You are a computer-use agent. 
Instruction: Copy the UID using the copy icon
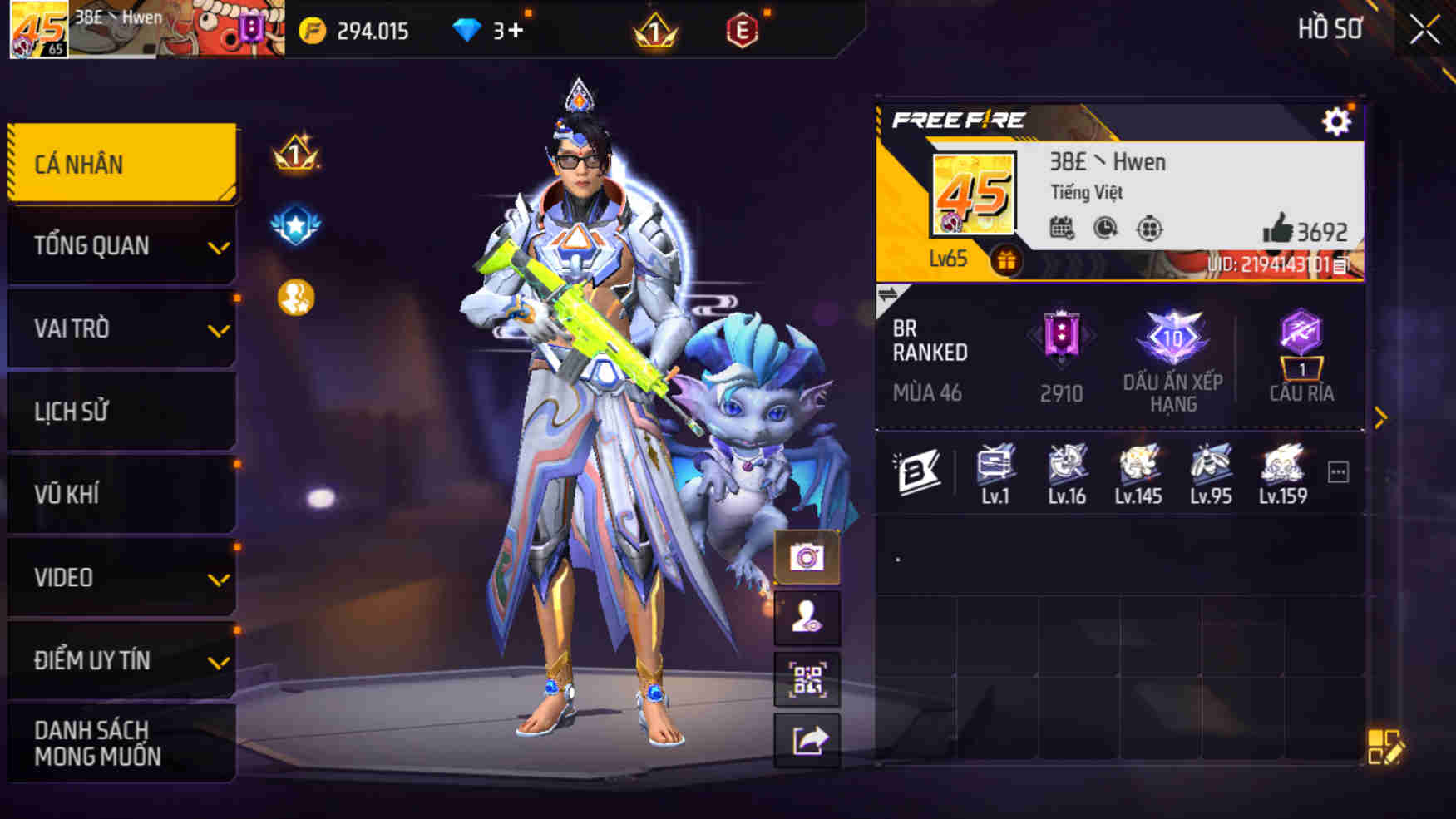point(1340,266)
